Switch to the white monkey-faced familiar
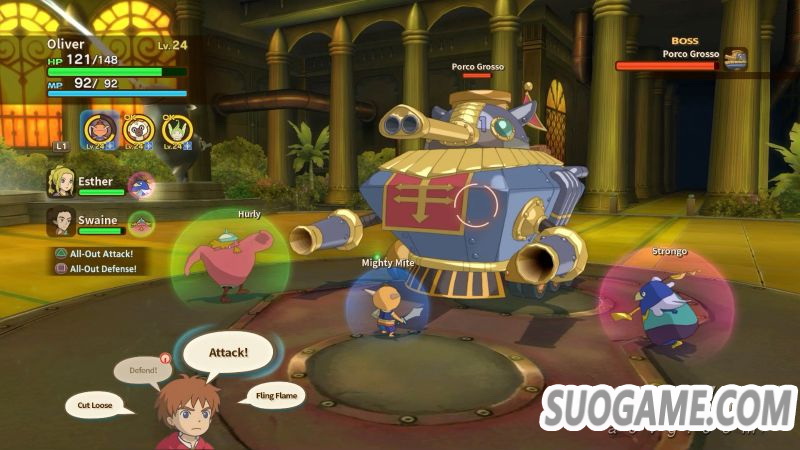800x450 pixels. 138,129
